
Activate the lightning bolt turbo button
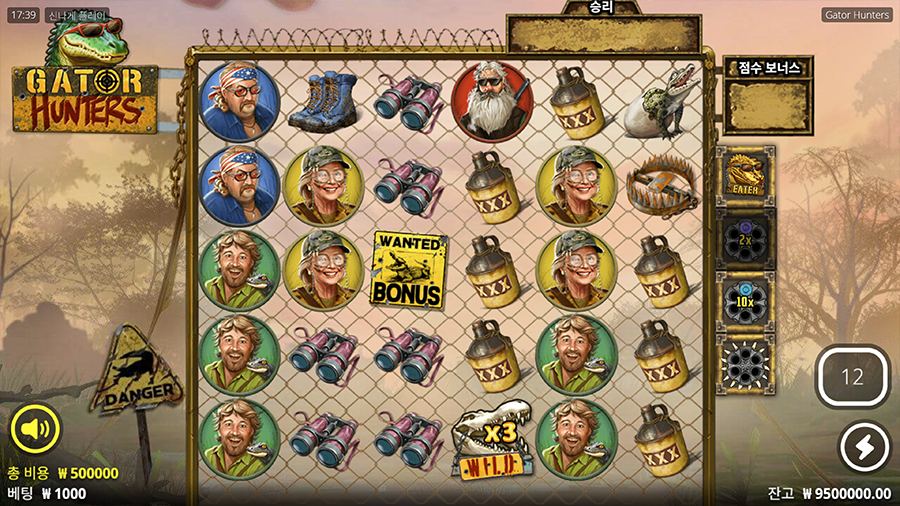click(x=864, y=447)
